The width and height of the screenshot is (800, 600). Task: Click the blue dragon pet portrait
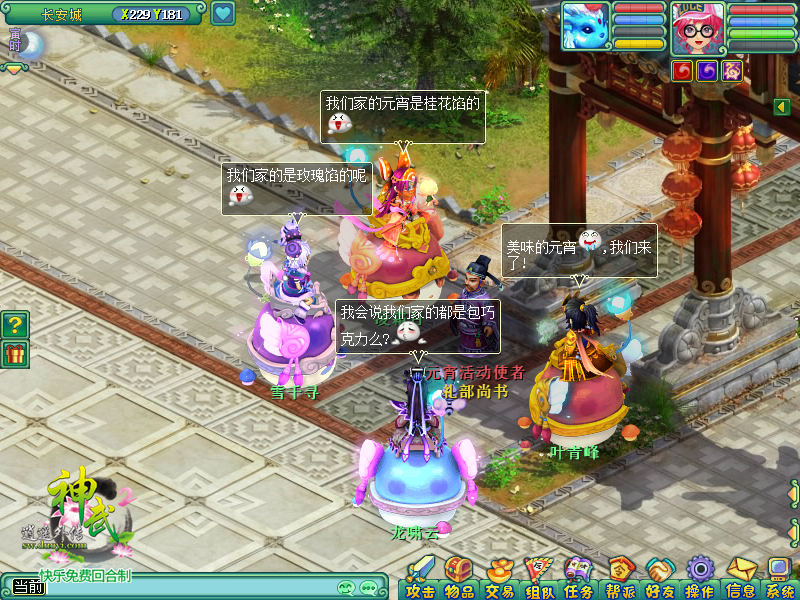click(586, 26)
